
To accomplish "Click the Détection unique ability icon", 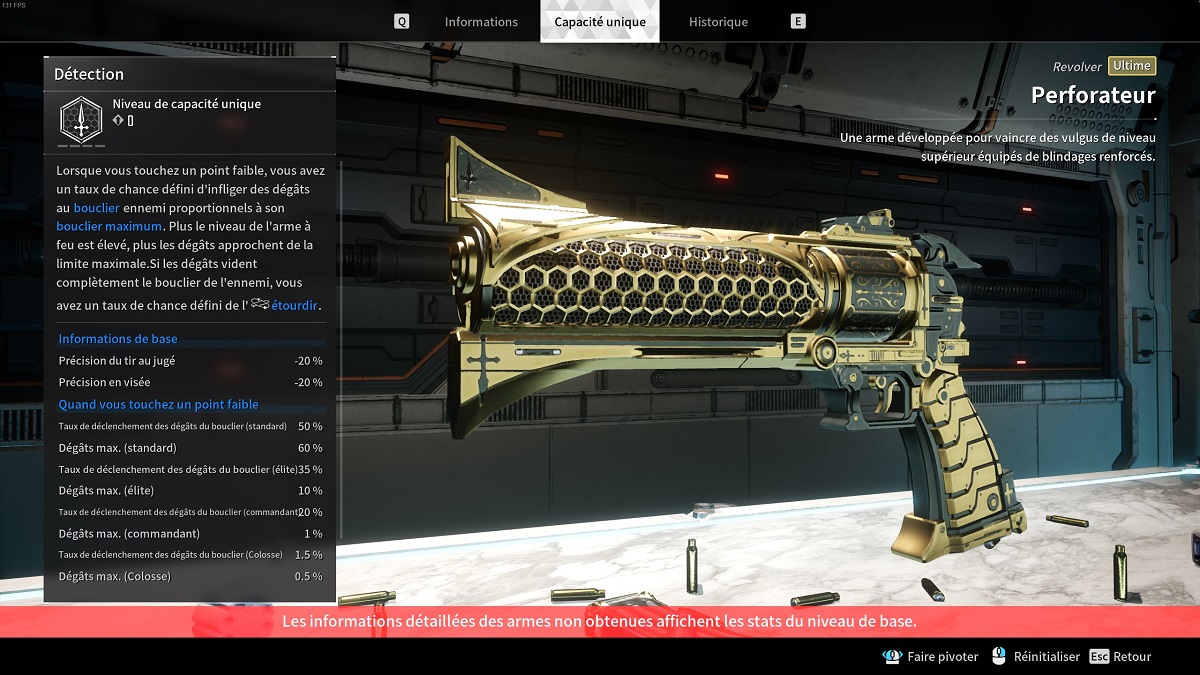I will point(78,118).
